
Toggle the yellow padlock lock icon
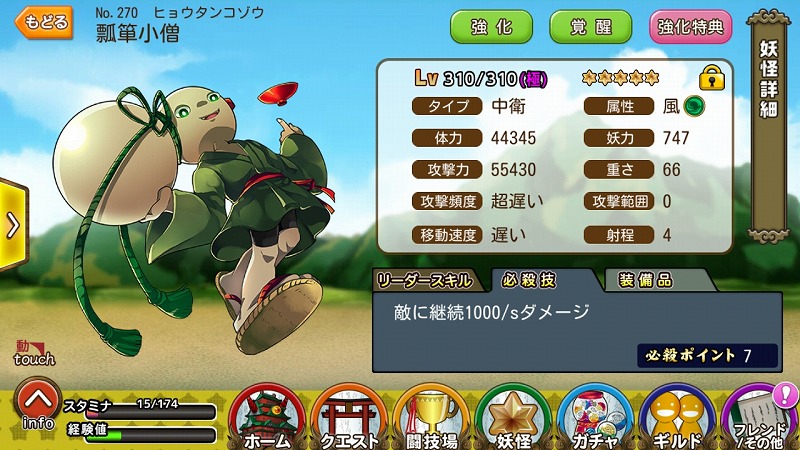coord(712,77)
